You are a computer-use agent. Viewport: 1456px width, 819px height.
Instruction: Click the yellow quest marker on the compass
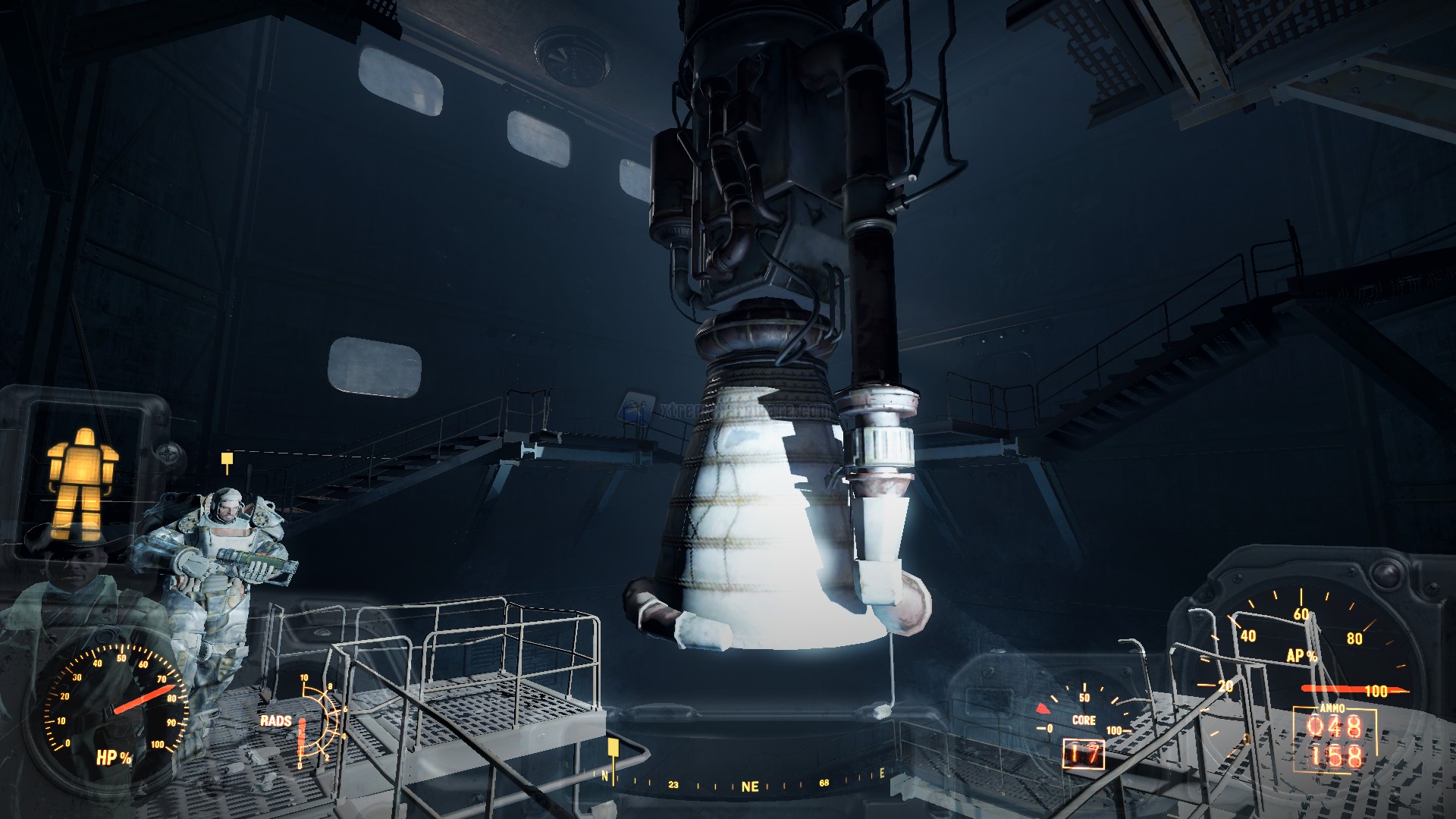613,749
